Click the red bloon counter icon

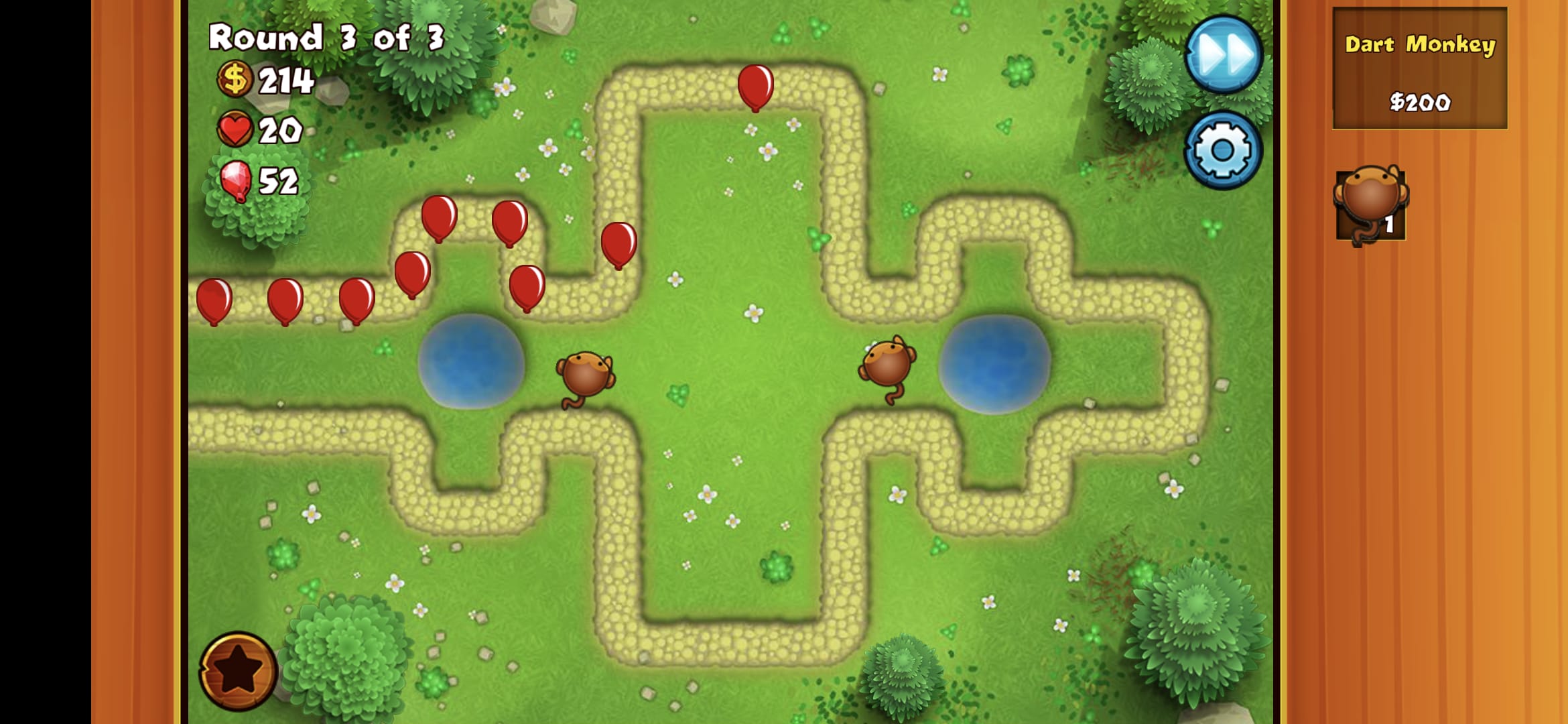point(233,180)
